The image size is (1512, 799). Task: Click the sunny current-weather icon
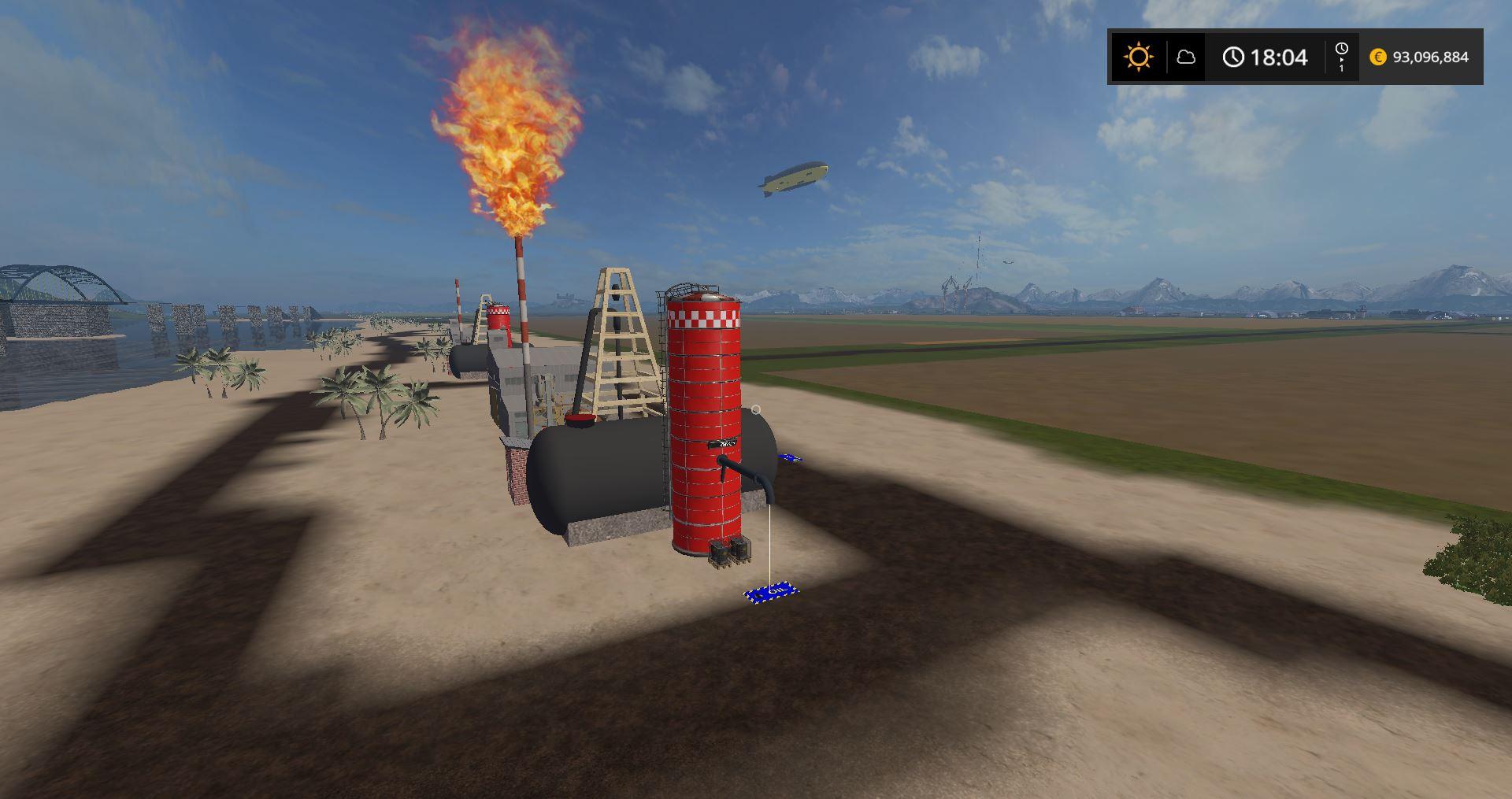click(x=1138, y=57)
